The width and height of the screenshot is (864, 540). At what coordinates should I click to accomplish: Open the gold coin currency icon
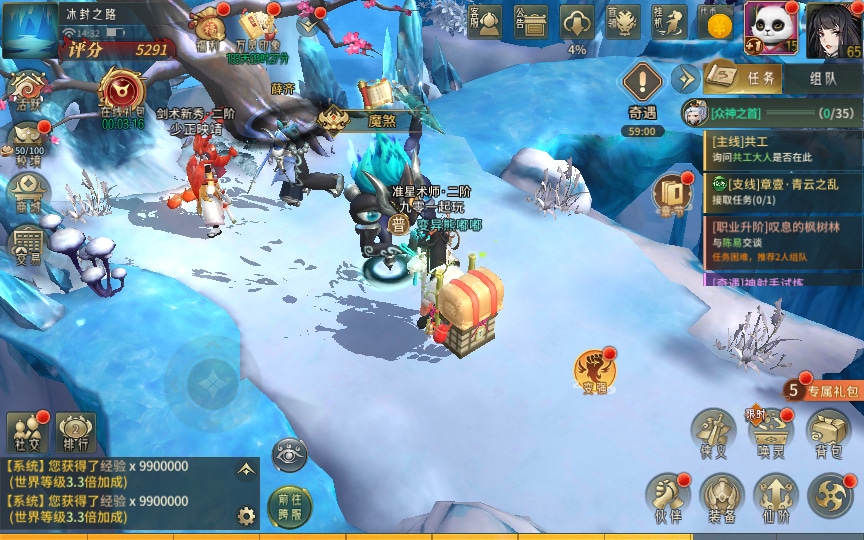715,24
